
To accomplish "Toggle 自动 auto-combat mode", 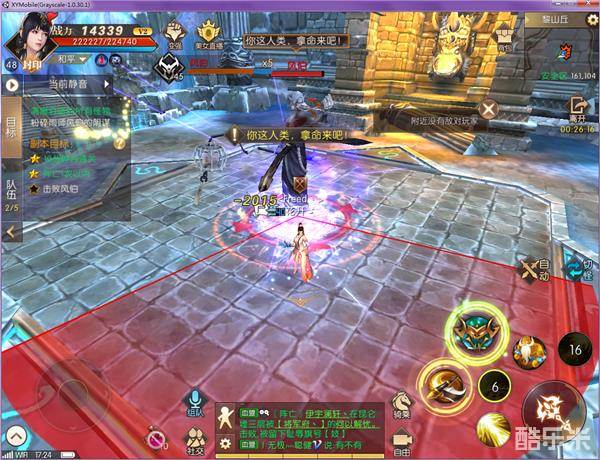I will (532, 268).
